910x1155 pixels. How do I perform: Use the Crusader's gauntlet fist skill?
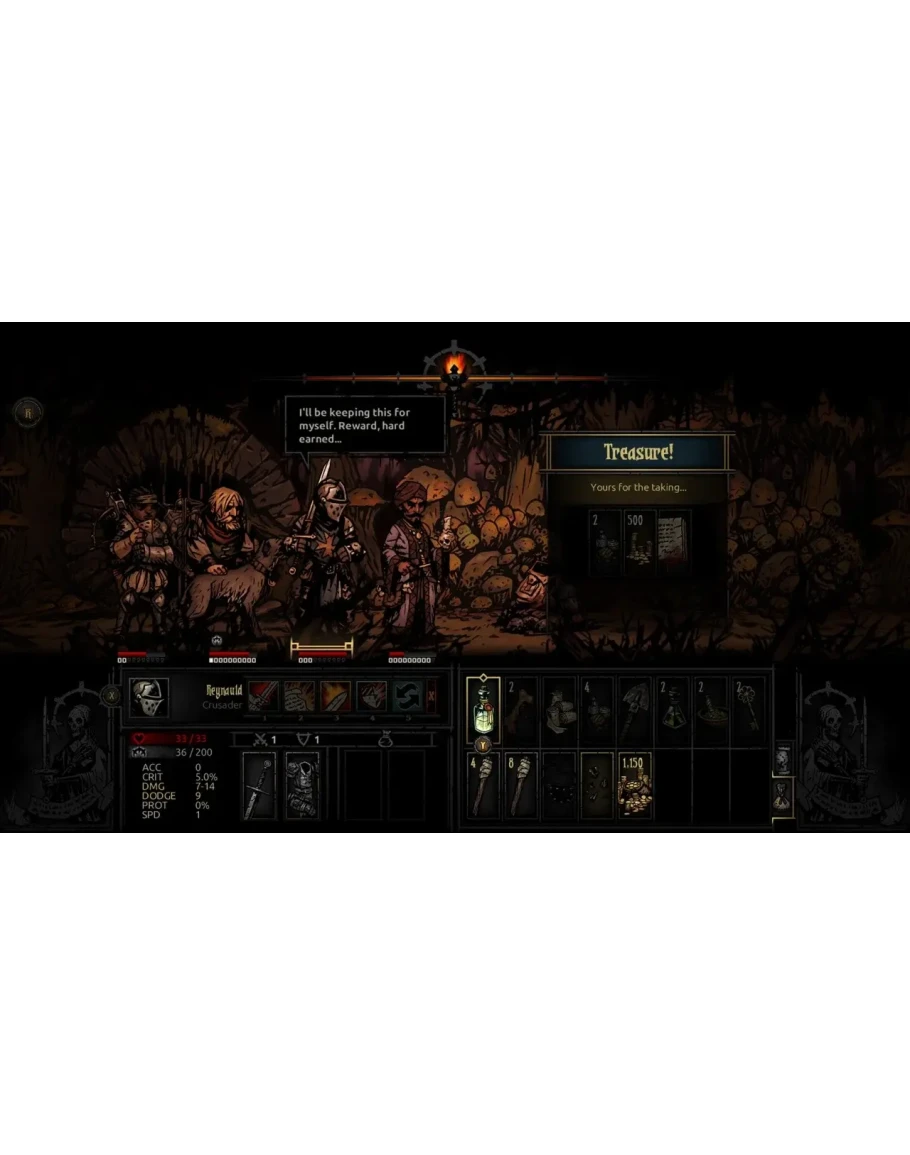click(x=299, y=696)
